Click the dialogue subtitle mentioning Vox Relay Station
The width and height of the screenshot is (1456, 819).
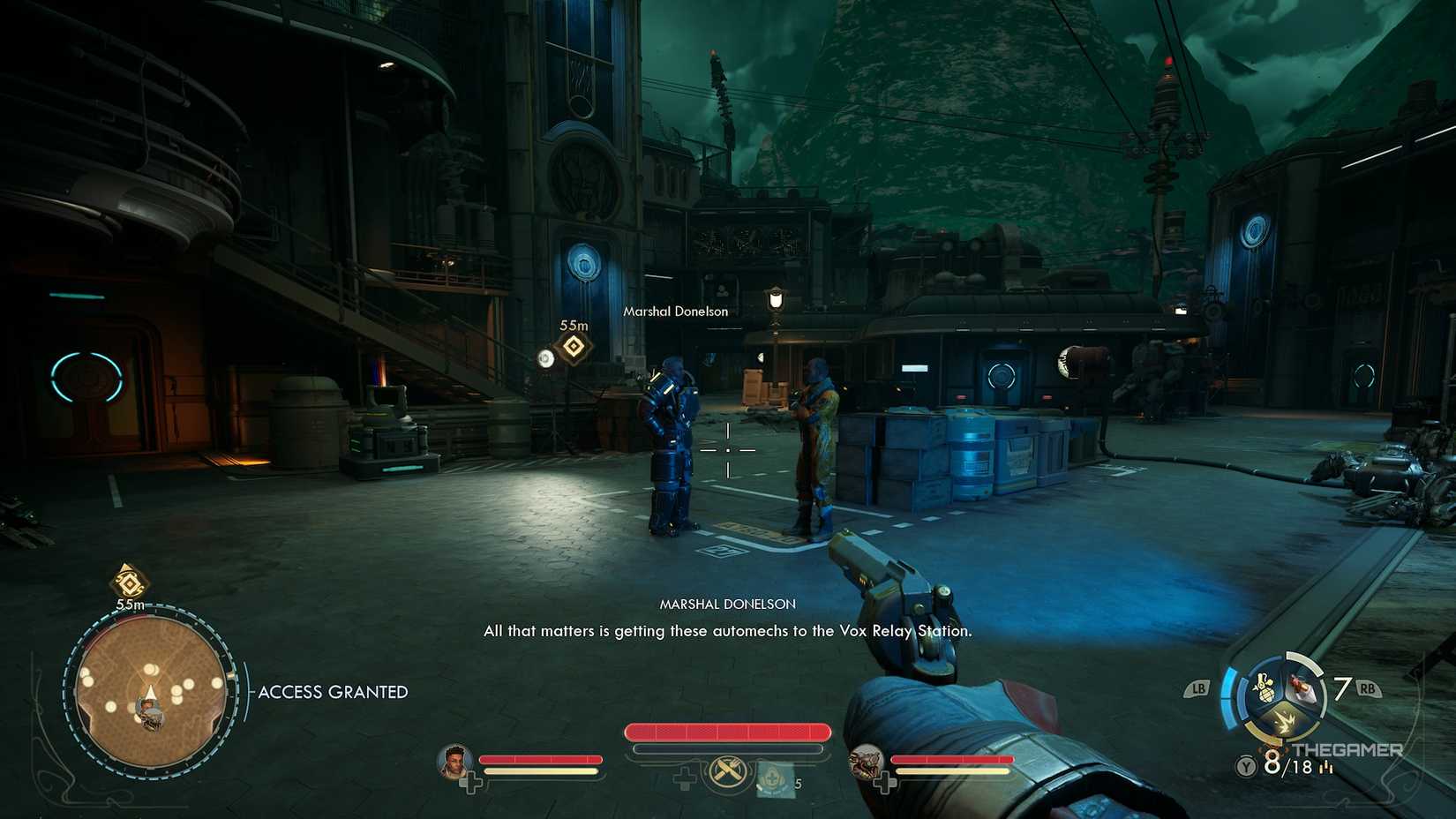[727, 631]
